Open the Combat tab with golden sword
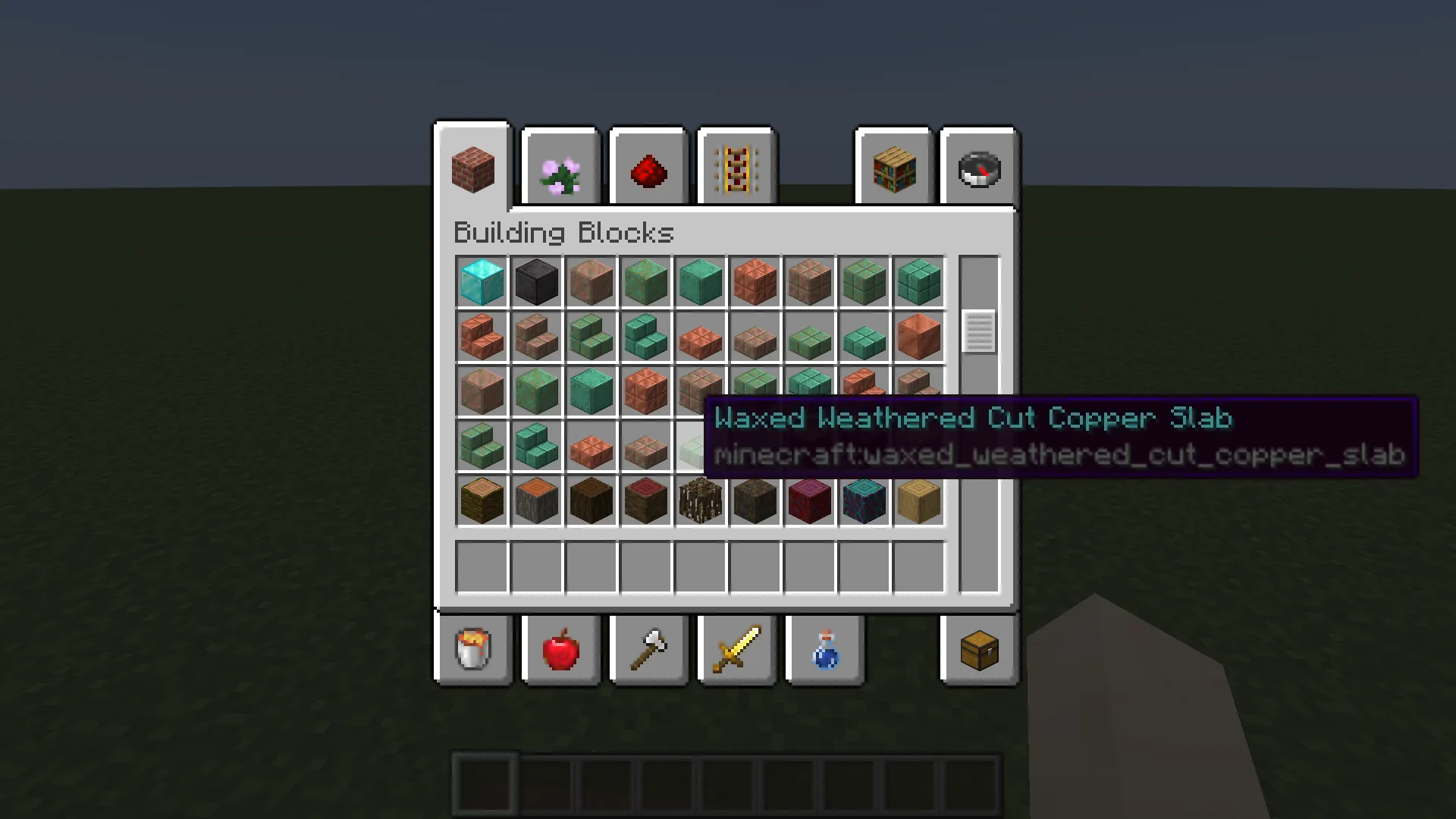1456x819 pixels. pyautogui.click(x=736, y=650)
